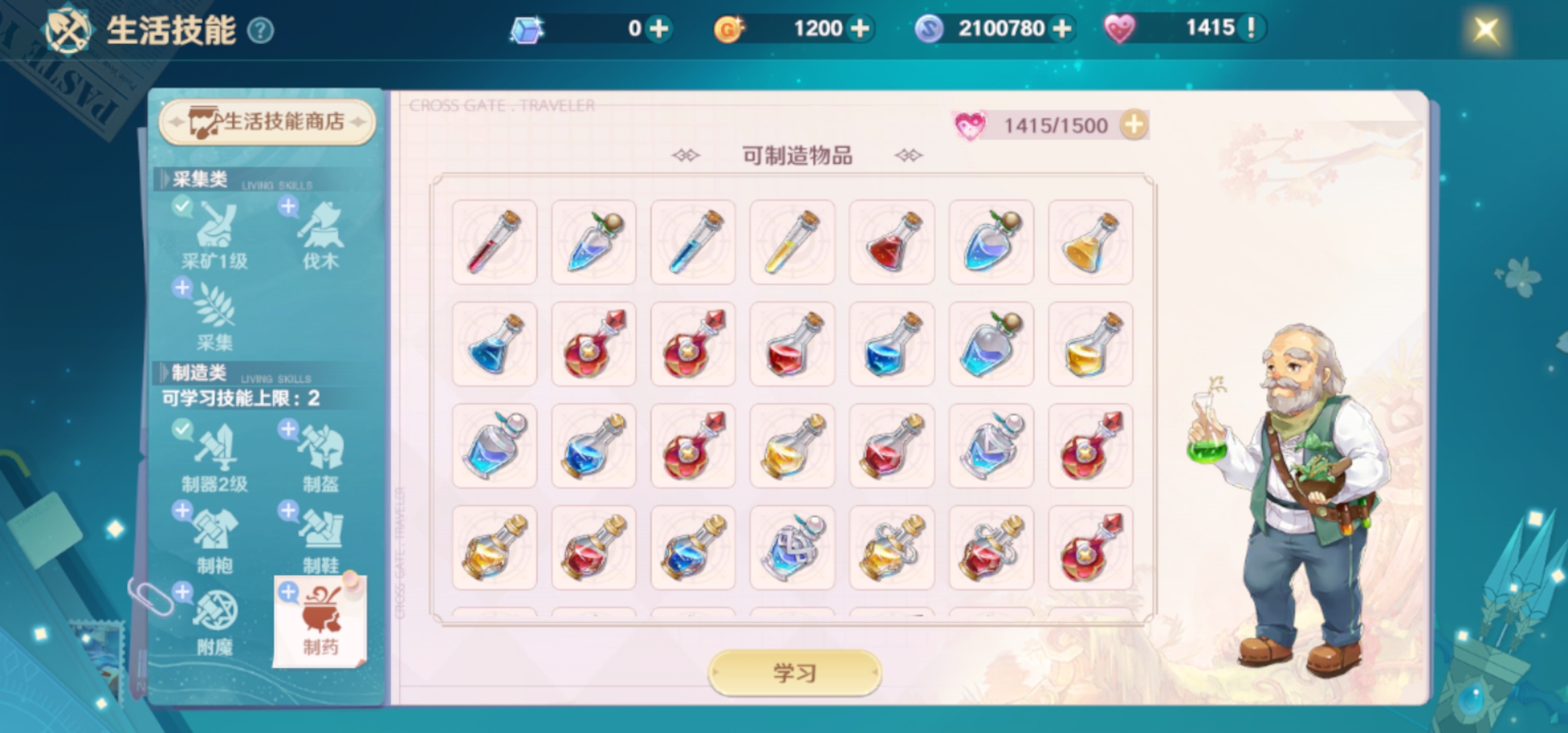Viewport: 1568px width, 733px height.
Task: Select the red vial potion thumbnail
Action: click(x=494, y=243)
